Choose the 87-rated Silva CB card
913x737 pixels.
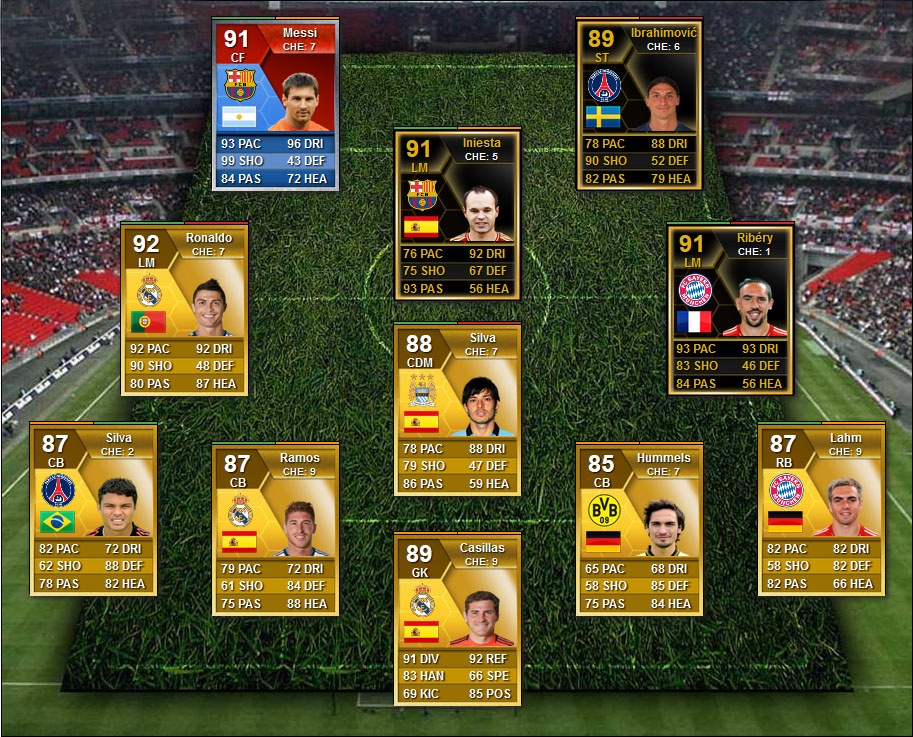tap(93, 510)
